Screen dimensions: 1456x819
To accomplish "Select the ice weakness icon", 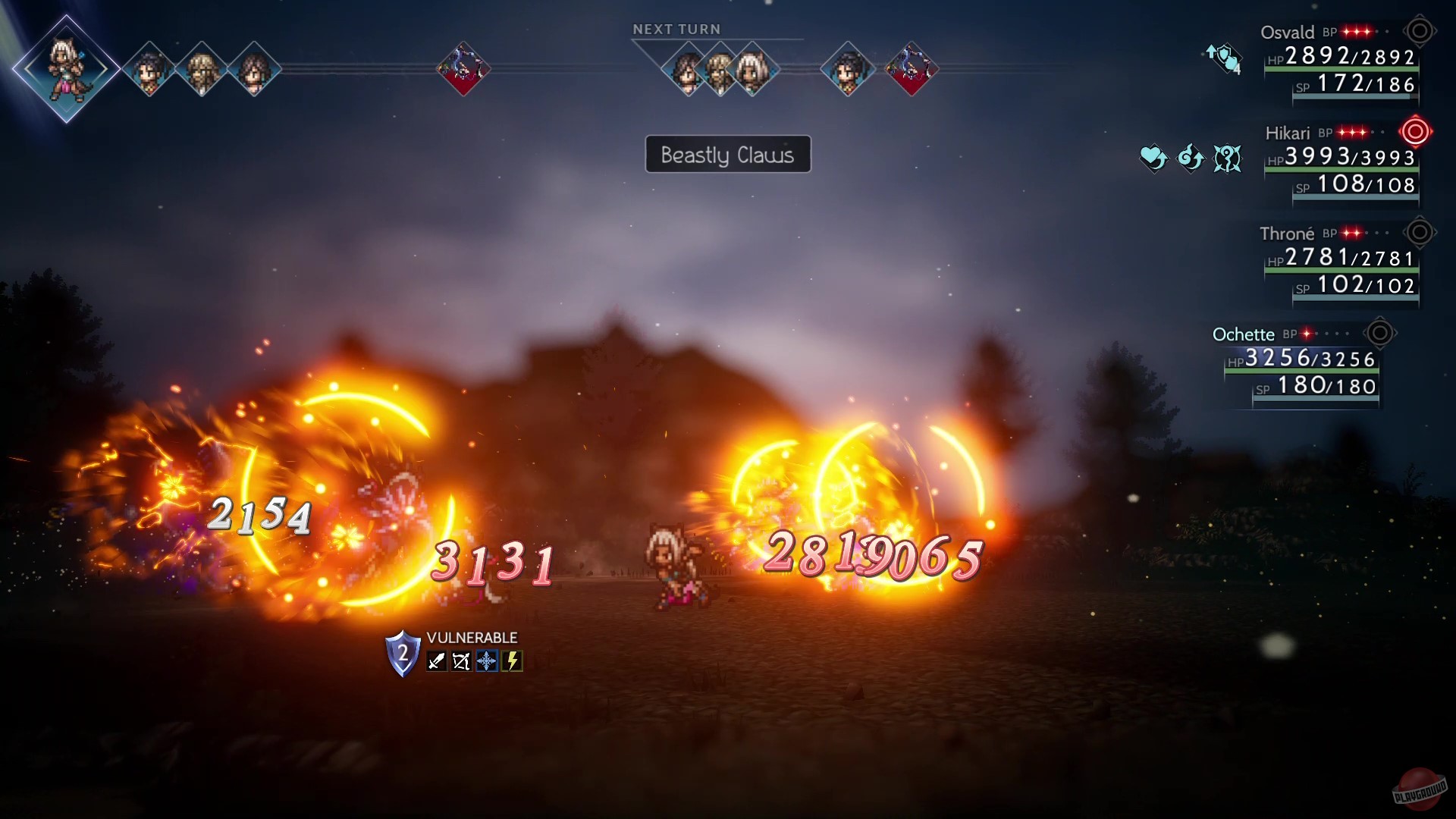I will pos(486,661).
